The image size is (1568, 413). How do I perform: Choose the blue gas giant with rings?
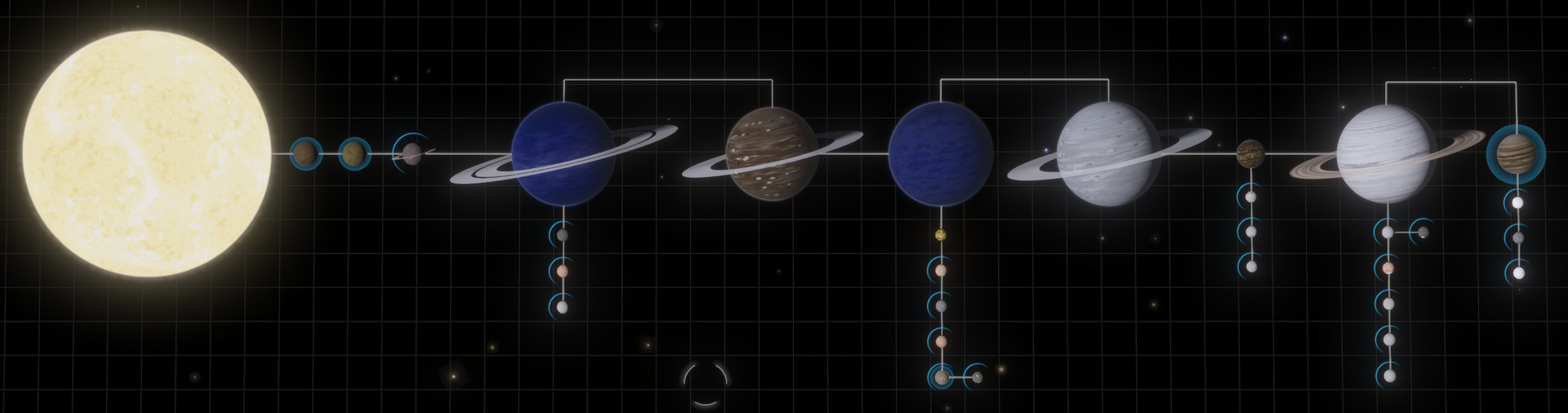point(562,153)
